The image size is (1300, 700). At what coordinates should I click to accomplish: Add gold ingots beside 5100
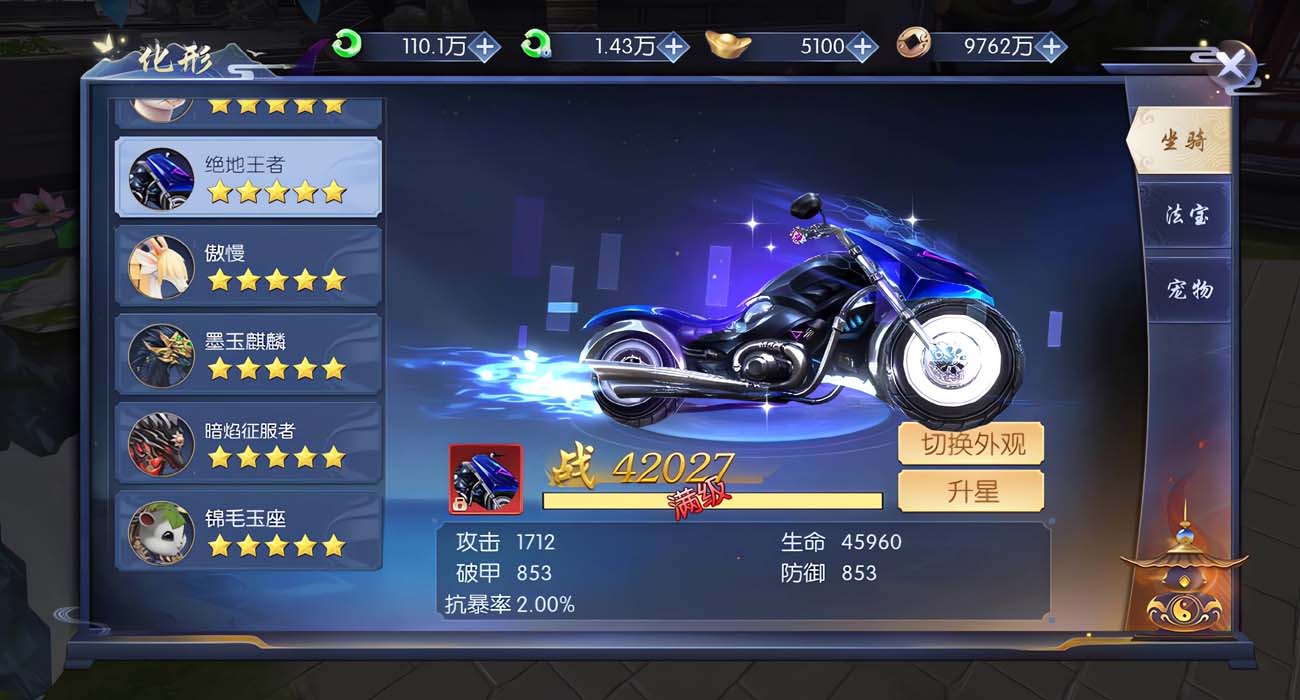pyautogui.click(x=862, y=46)
